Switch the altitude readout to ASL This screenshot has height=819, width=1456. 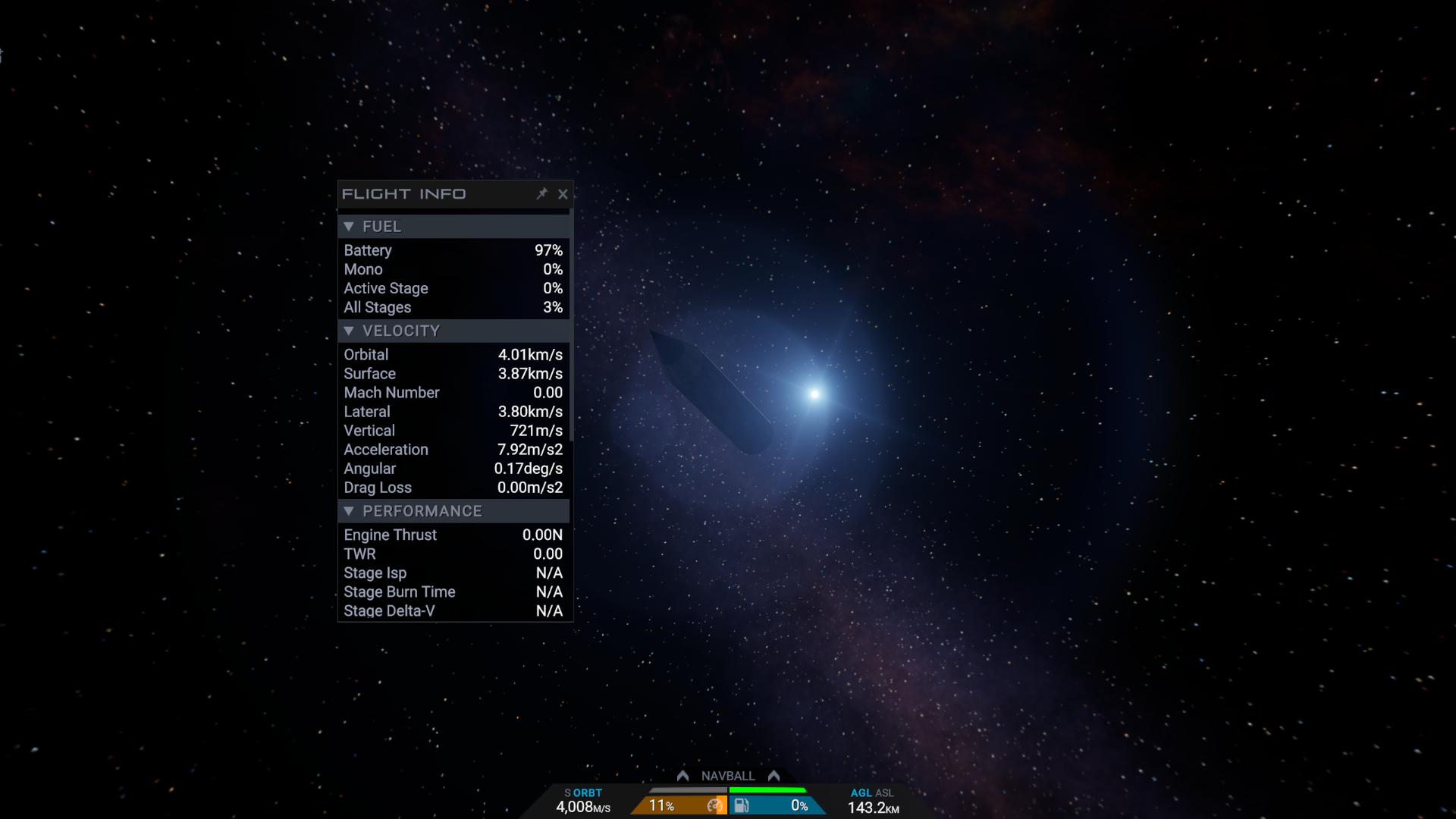point(885,792)
